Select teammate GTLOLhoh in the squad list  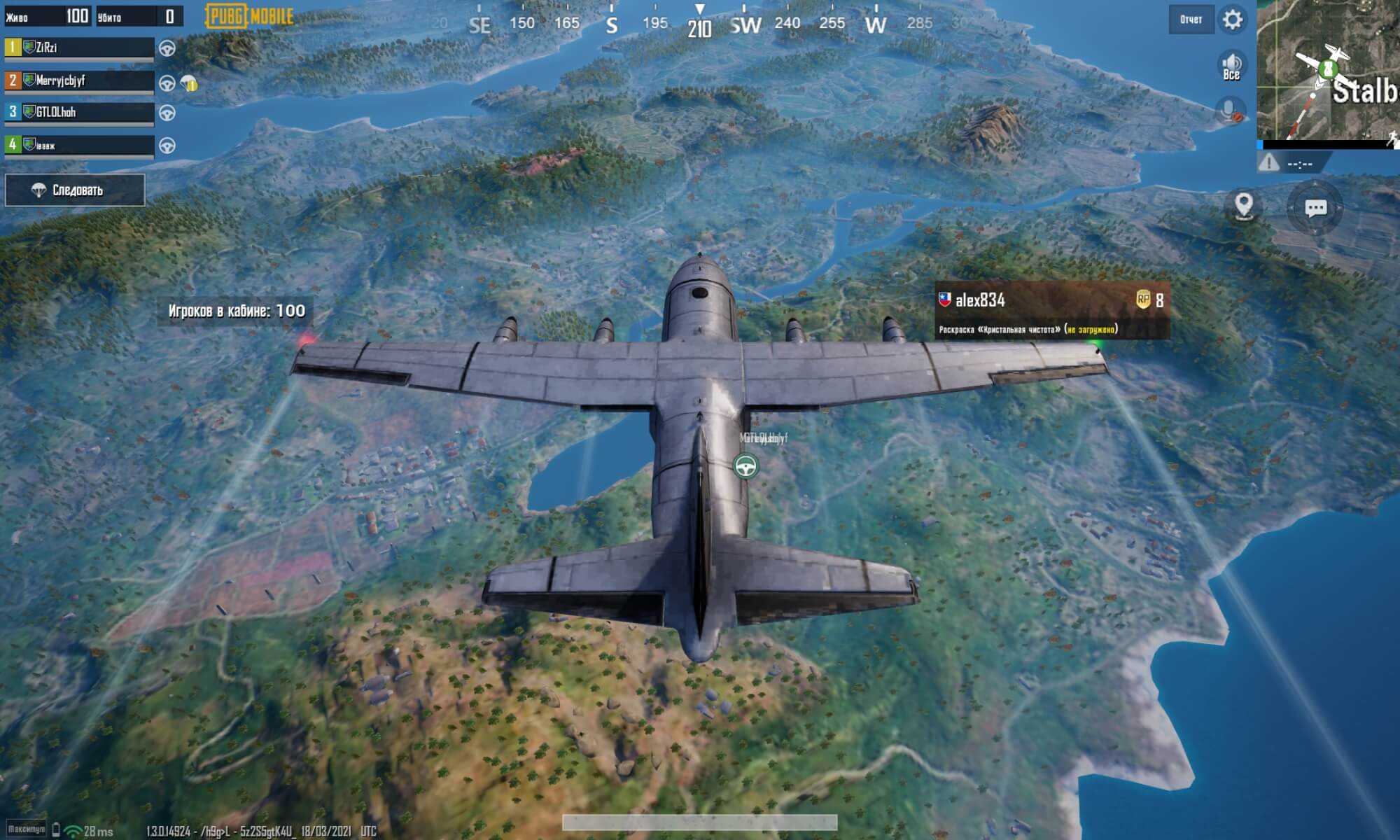point(79,113)
